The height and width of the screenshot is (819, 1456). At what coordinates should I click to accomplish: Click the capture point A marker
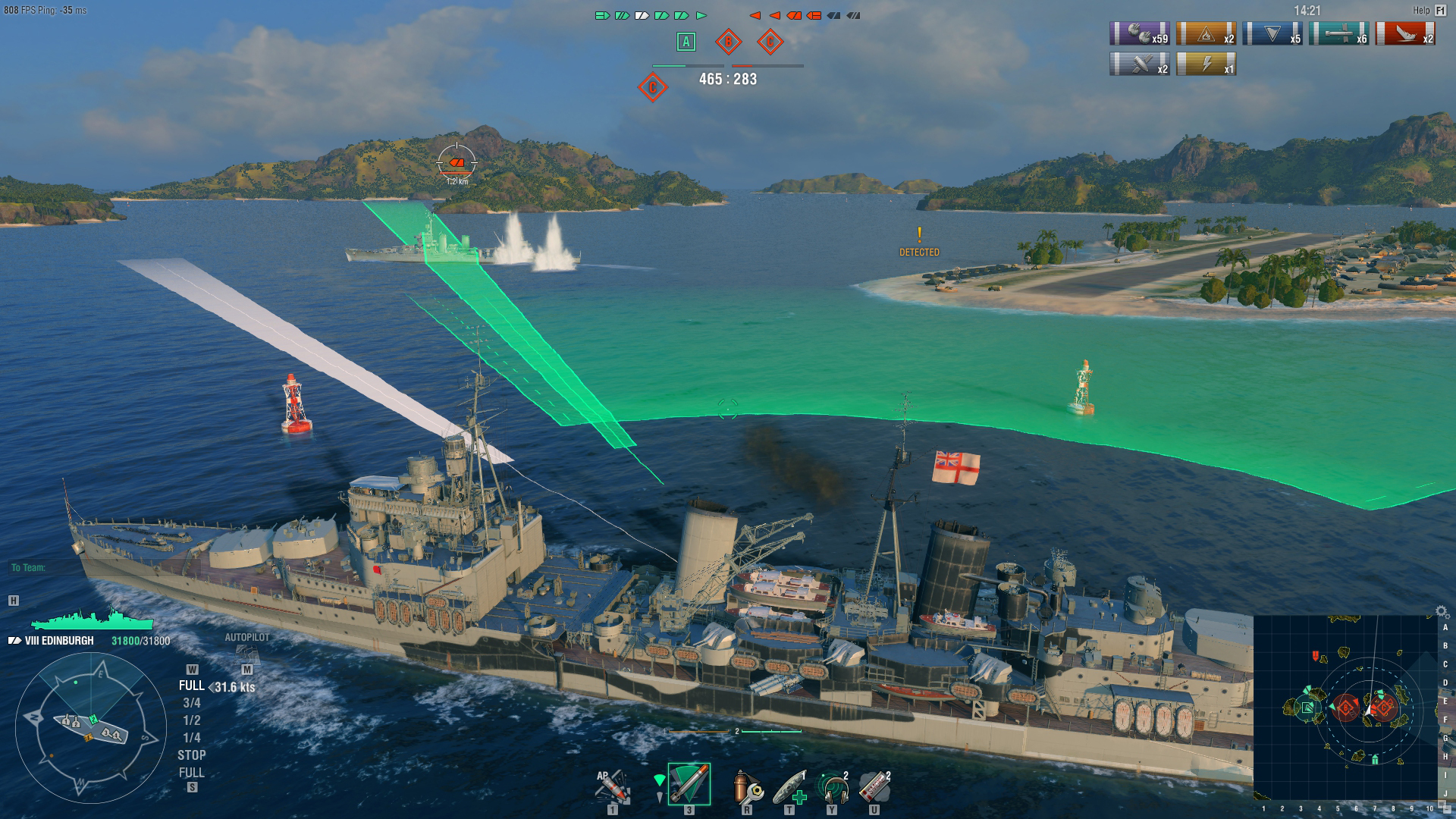[686, 43]
